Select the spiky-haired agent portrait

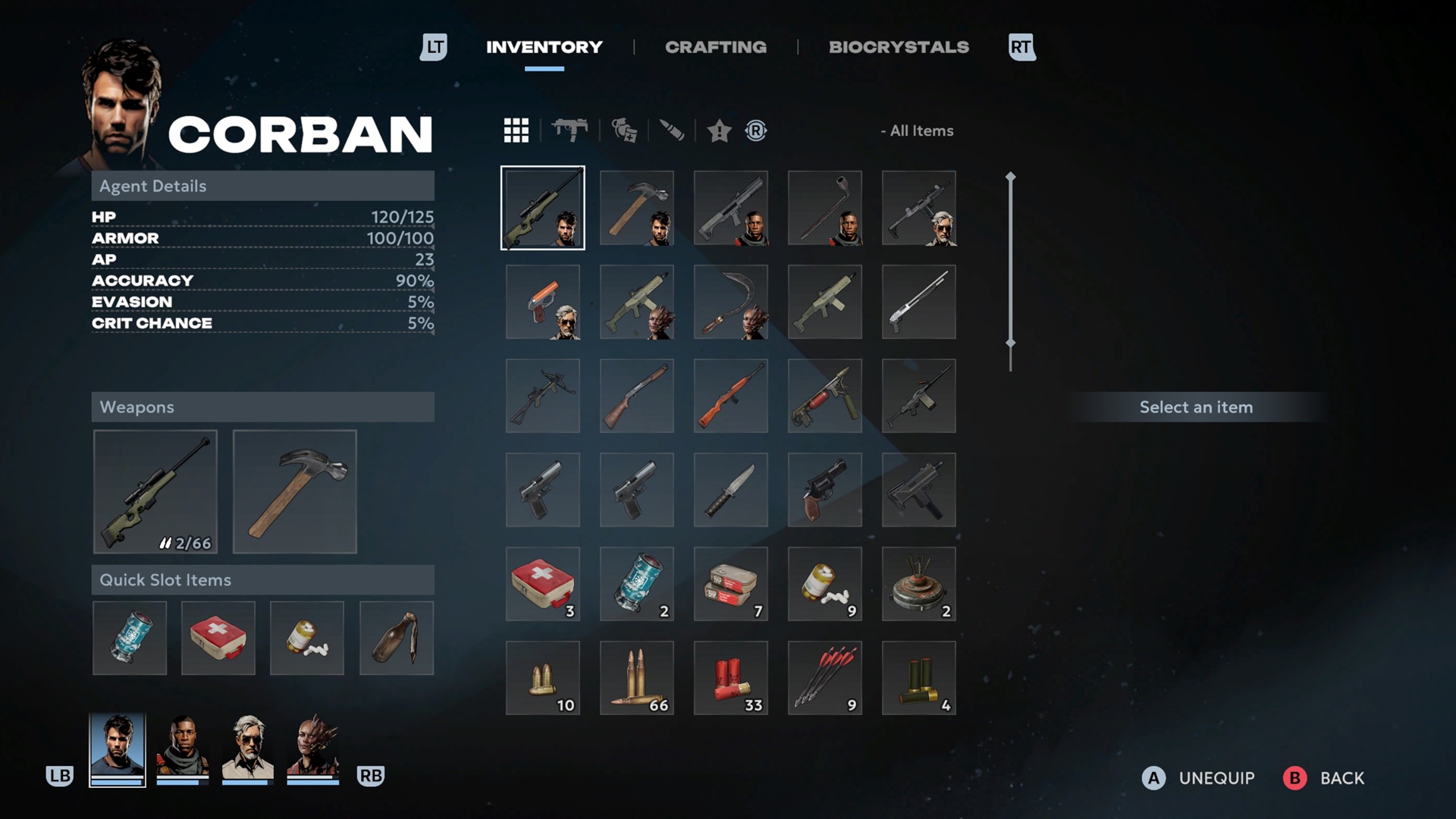pyautogui.click(x=313, y=748)
